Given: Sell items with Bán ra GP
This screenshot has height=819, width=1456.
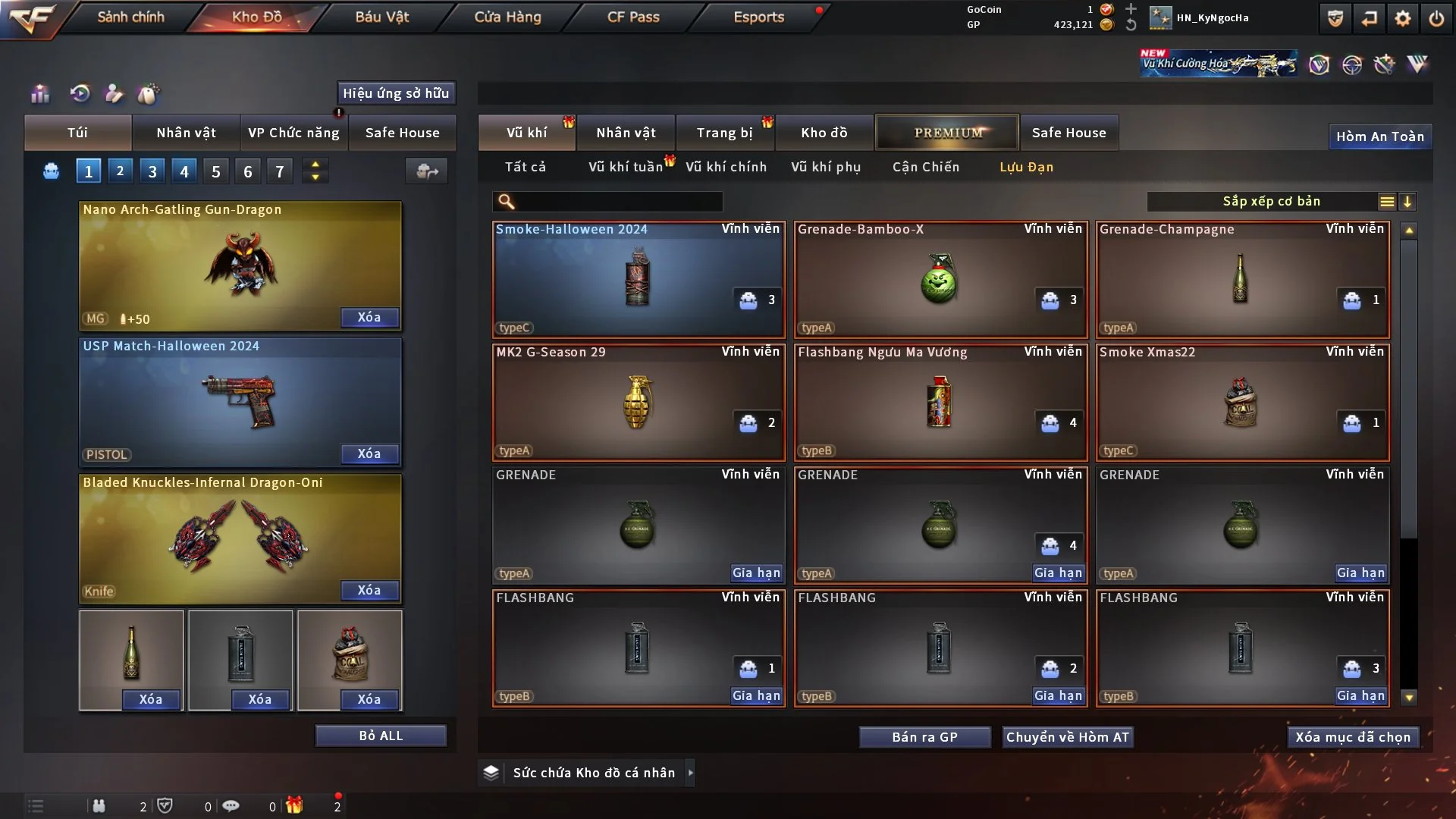Looking at the screenshot, I should [x=924, y=737].
